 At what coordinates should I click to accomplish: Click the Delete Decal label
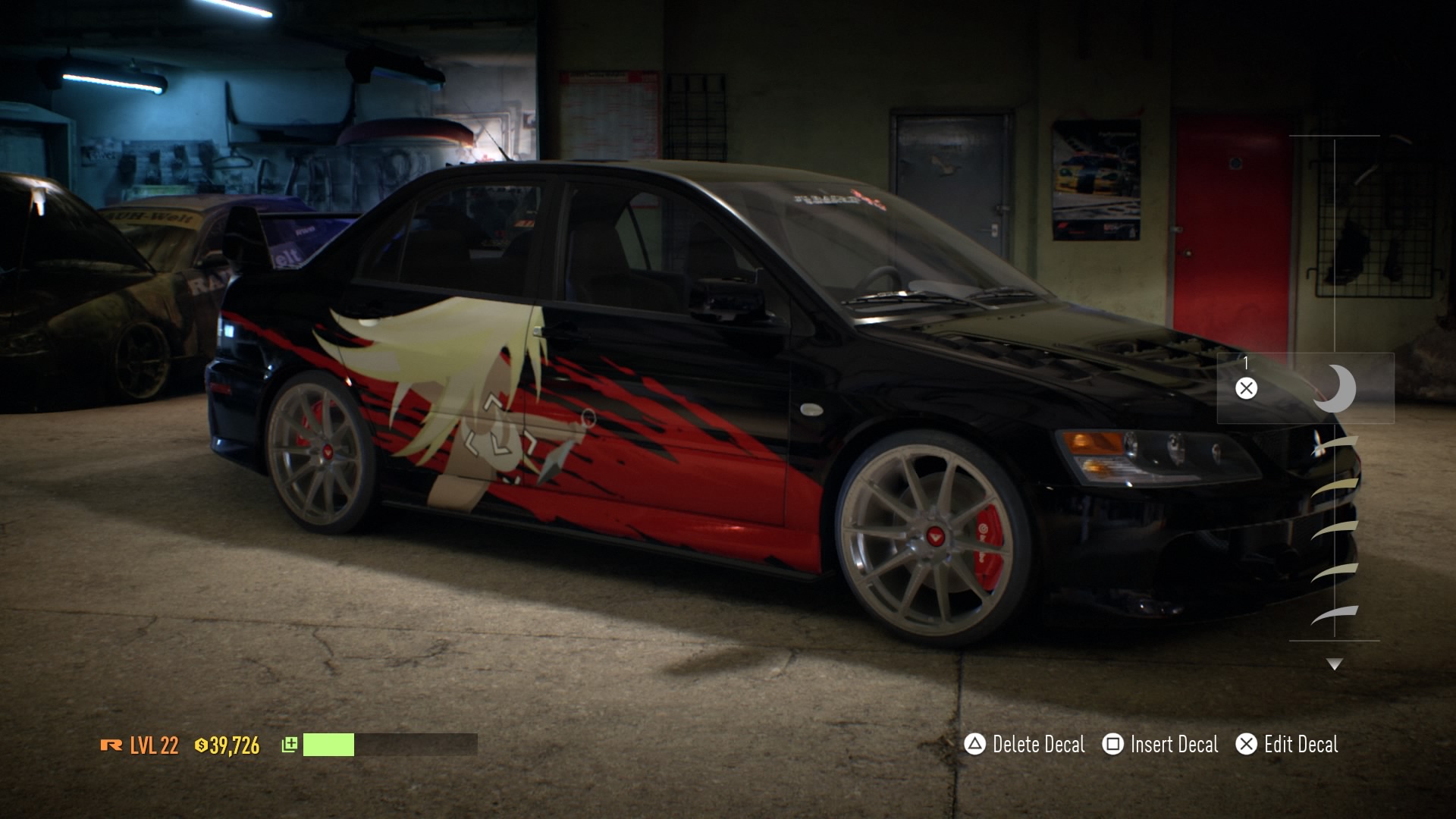coord(1039,745)
